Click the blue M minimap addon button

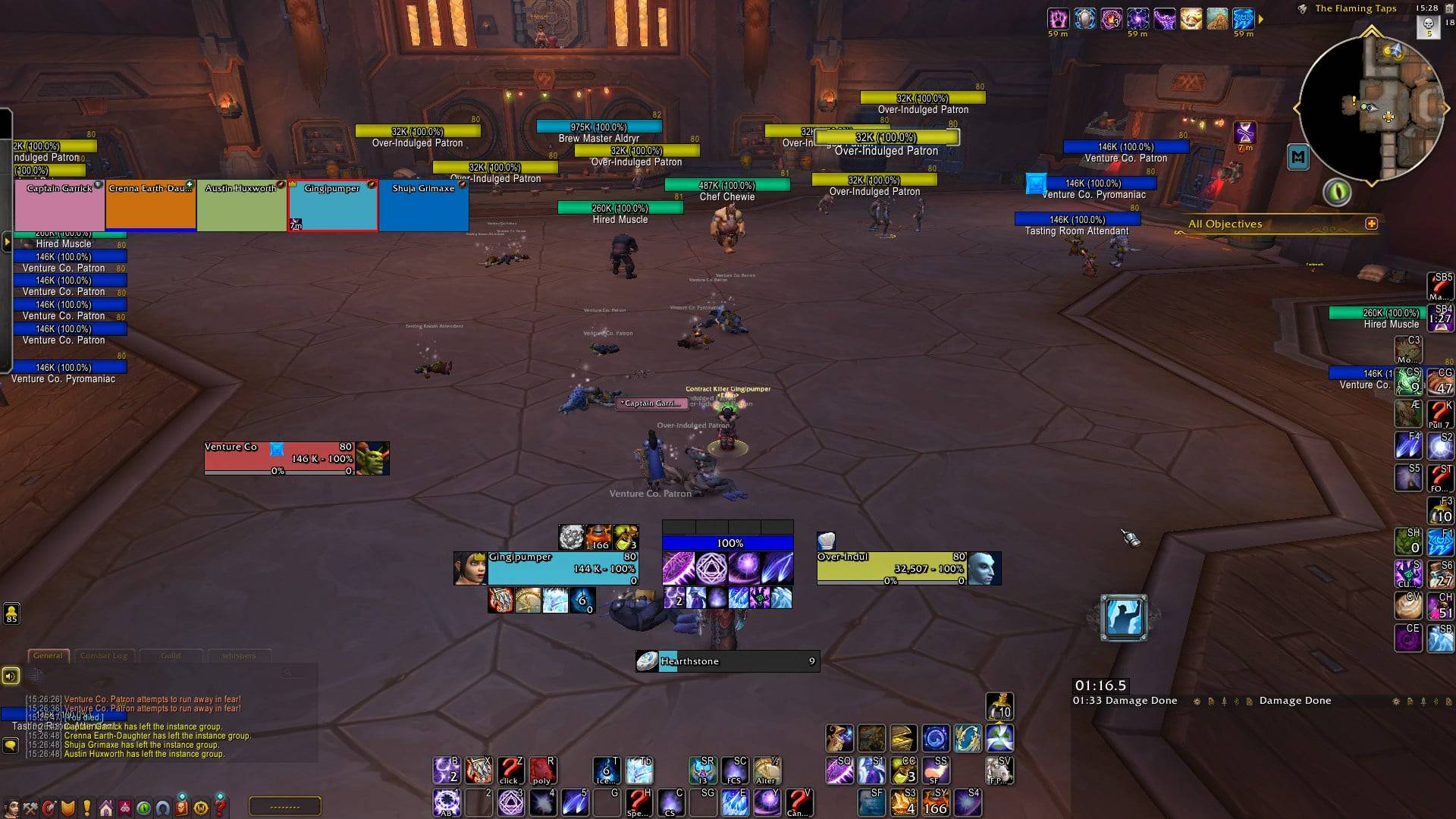(x=1298, y=158)
